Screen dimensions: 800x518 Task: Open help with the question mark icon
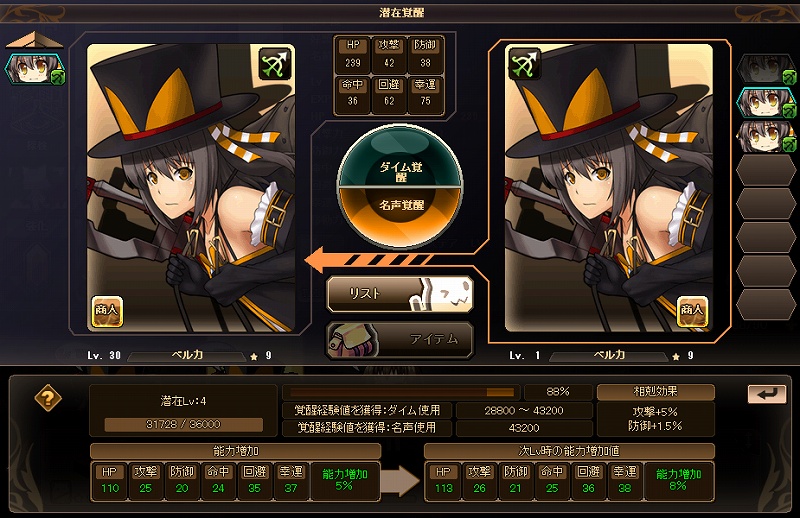coord(47,397)
